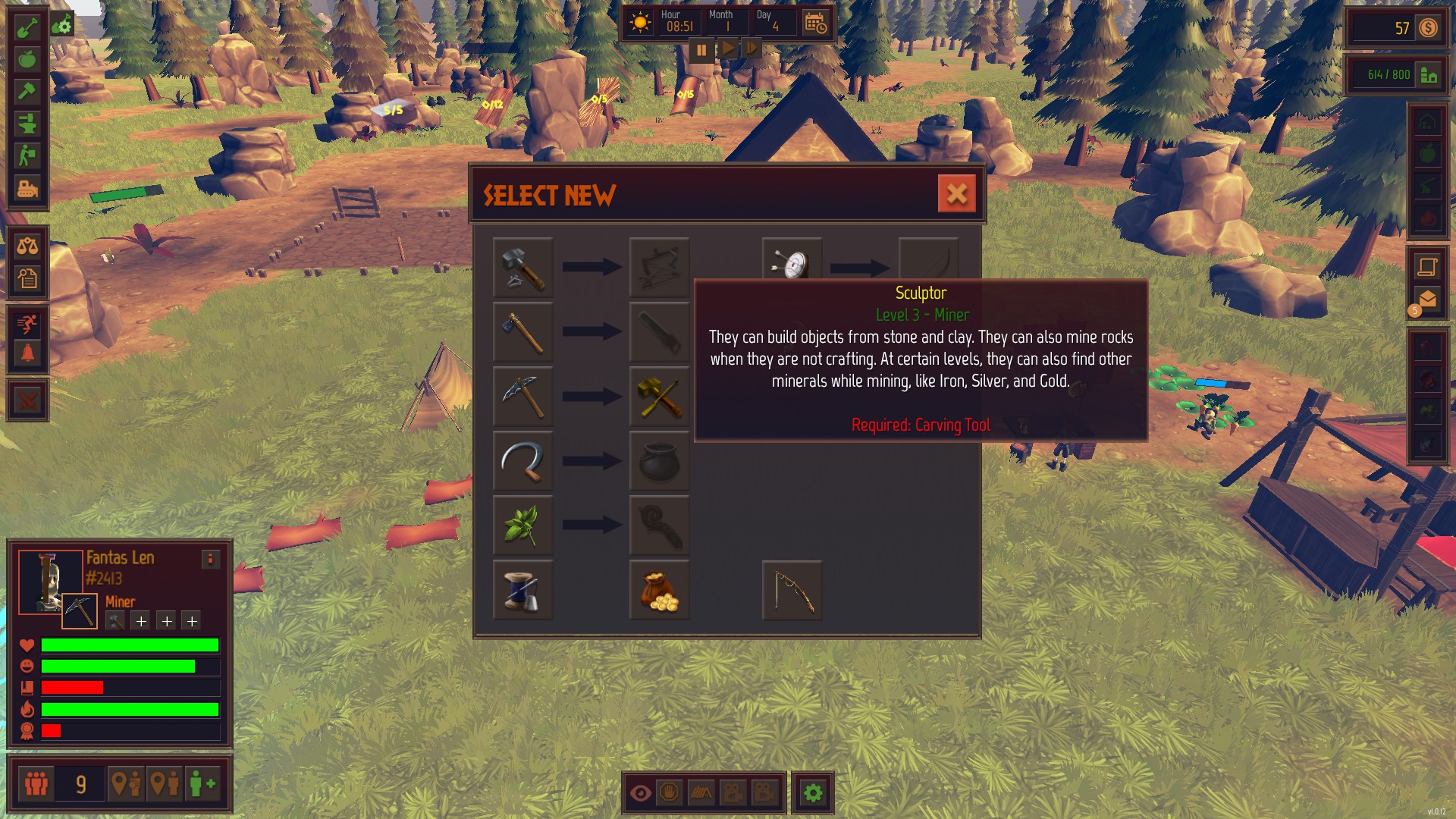Image resolution: width=1456 pixels, height=819 pixels.
Task: Click the add villager button
Action: pos(202,783)
